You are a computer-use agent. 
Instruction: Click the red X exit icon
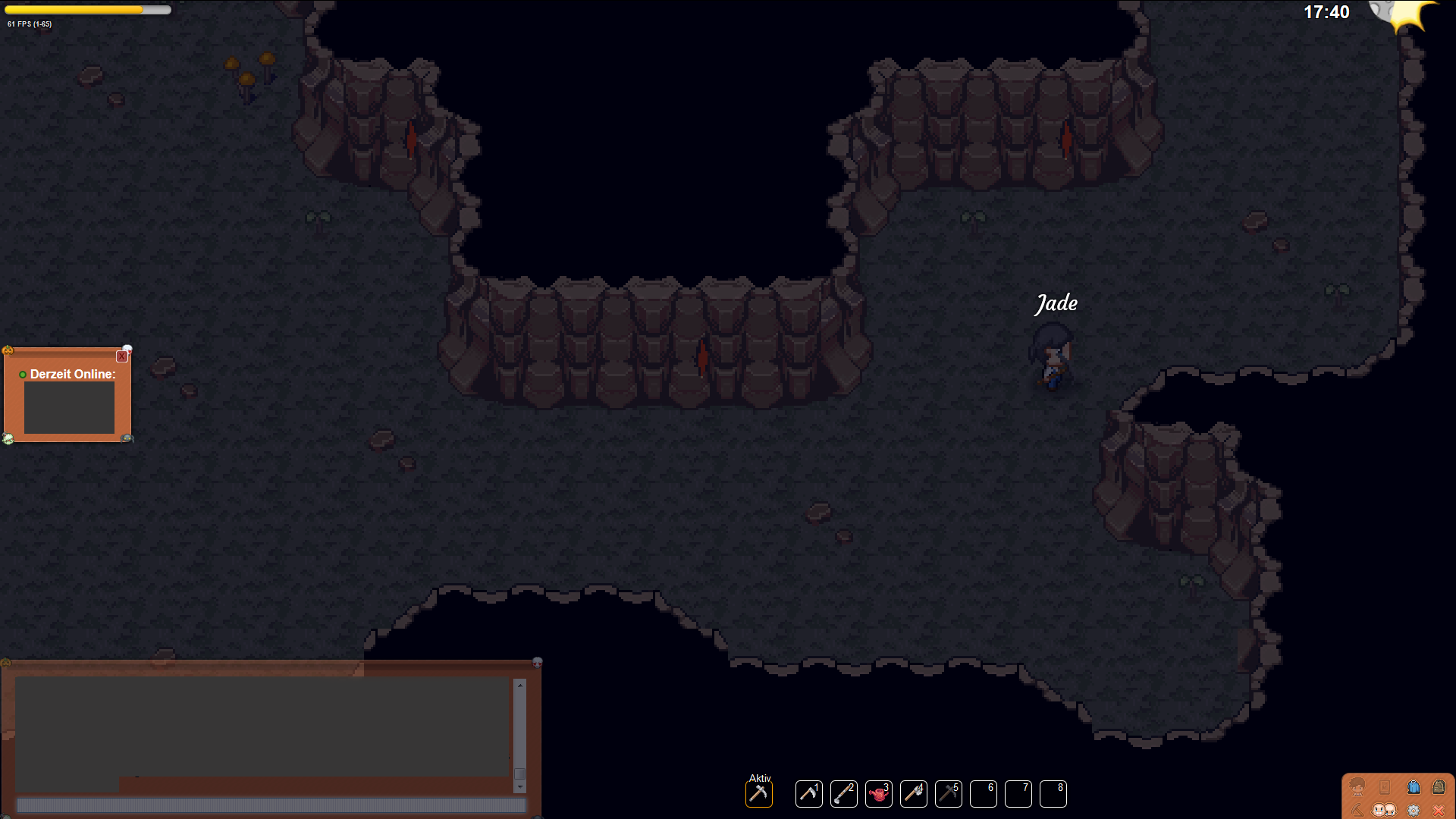[1439, 810]
